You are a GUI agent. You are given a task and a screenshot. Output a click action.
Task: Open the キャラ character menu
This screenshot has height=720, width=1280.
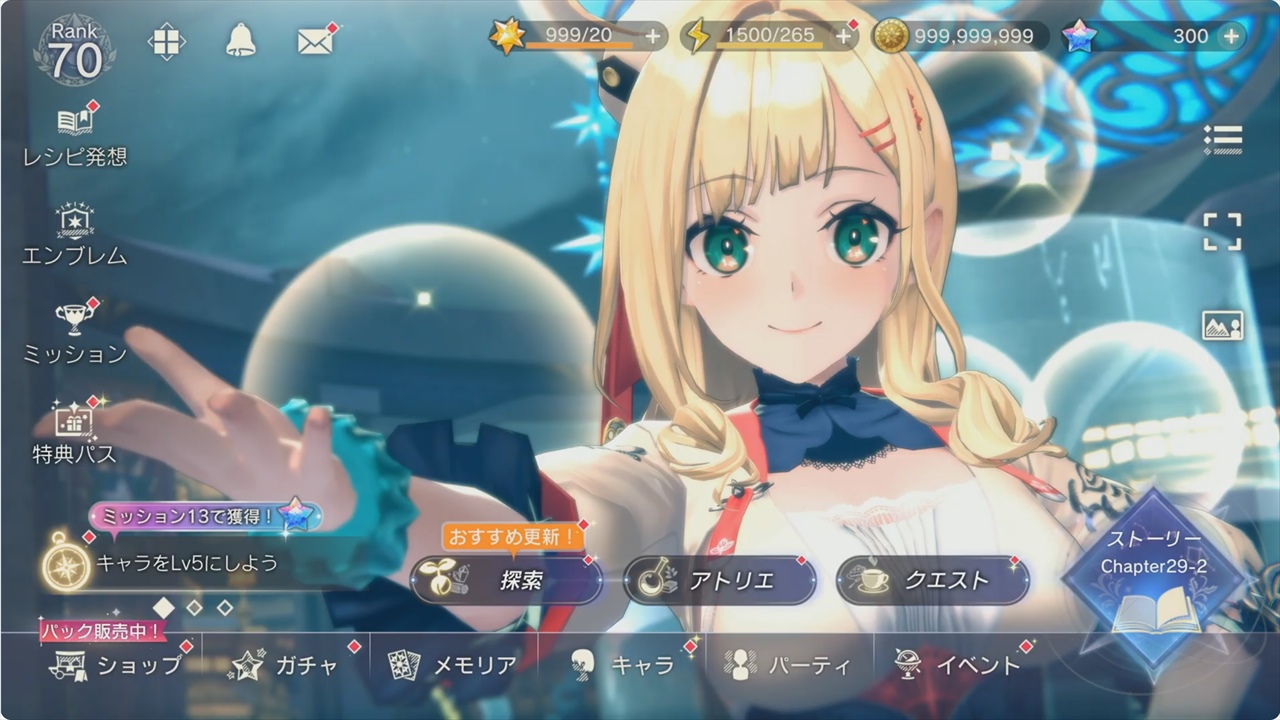[622, 665]
